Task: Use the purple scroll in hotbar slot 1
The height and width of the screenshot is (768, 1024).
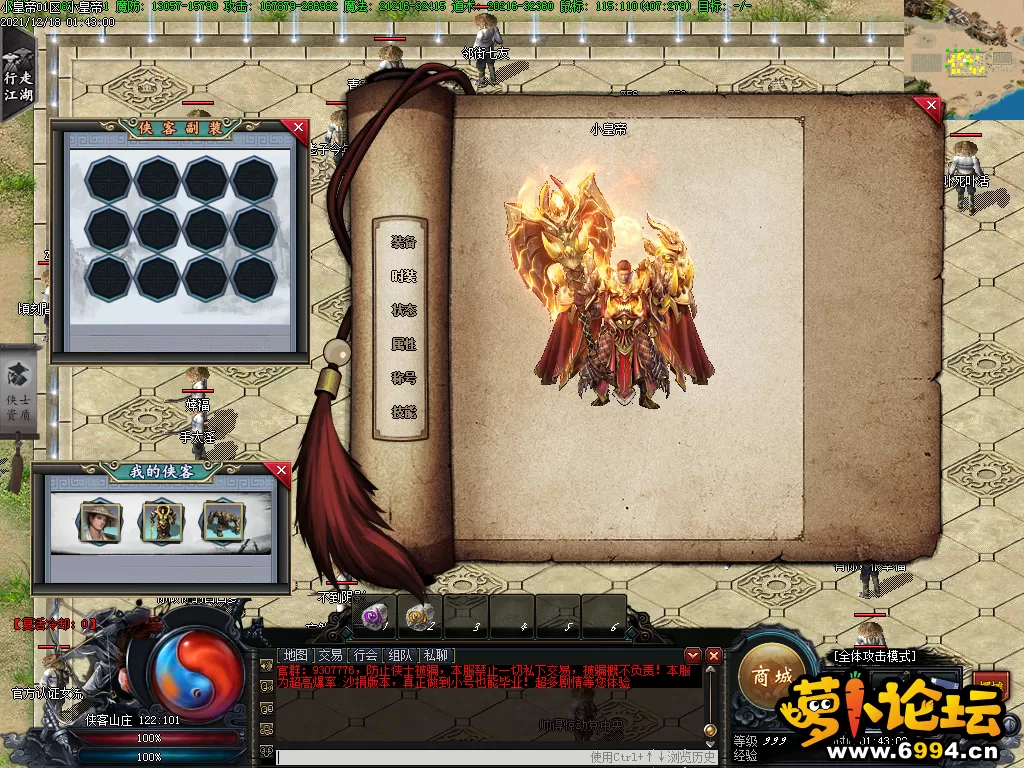Action: point(374,617)
